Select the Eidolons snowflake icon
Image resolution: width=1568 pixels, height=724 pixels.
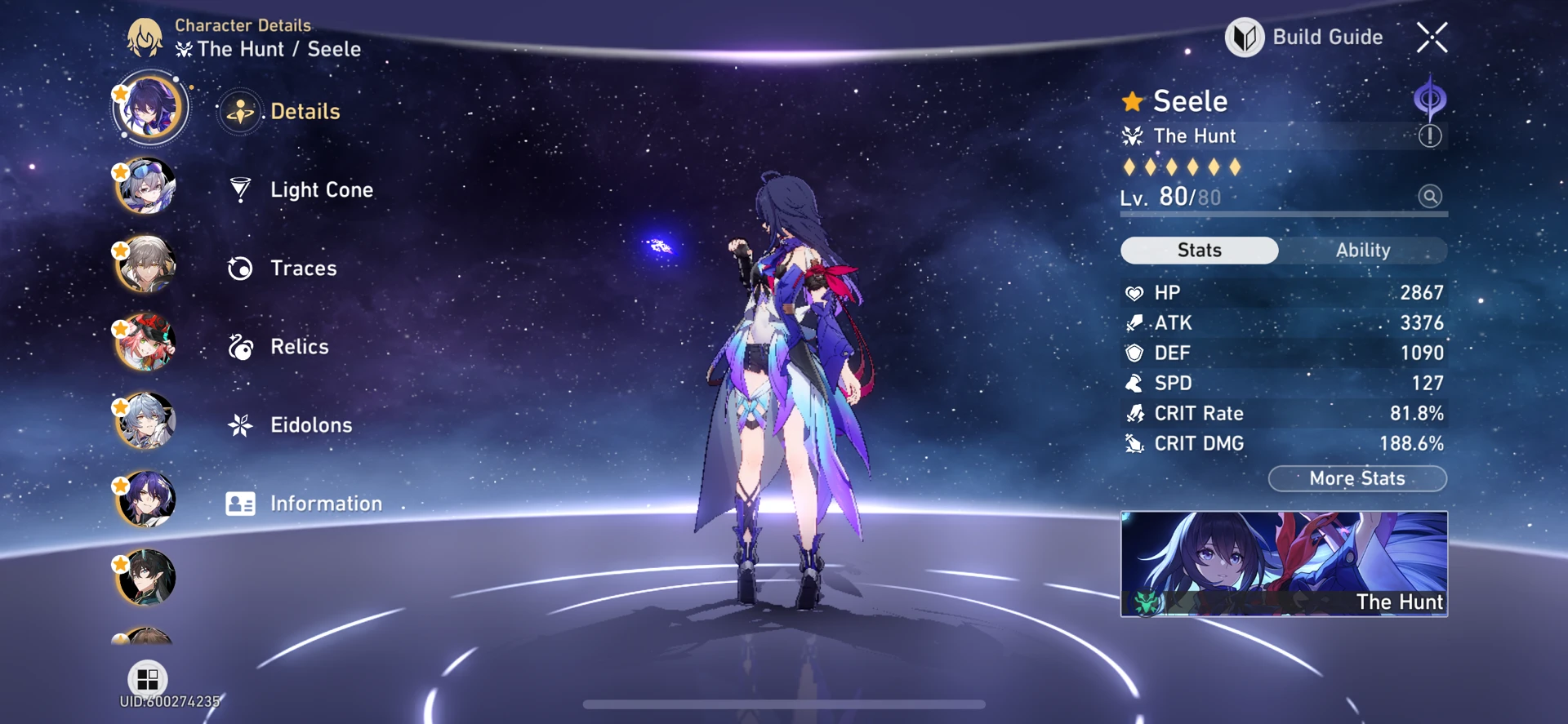click(x=238, y=424)
